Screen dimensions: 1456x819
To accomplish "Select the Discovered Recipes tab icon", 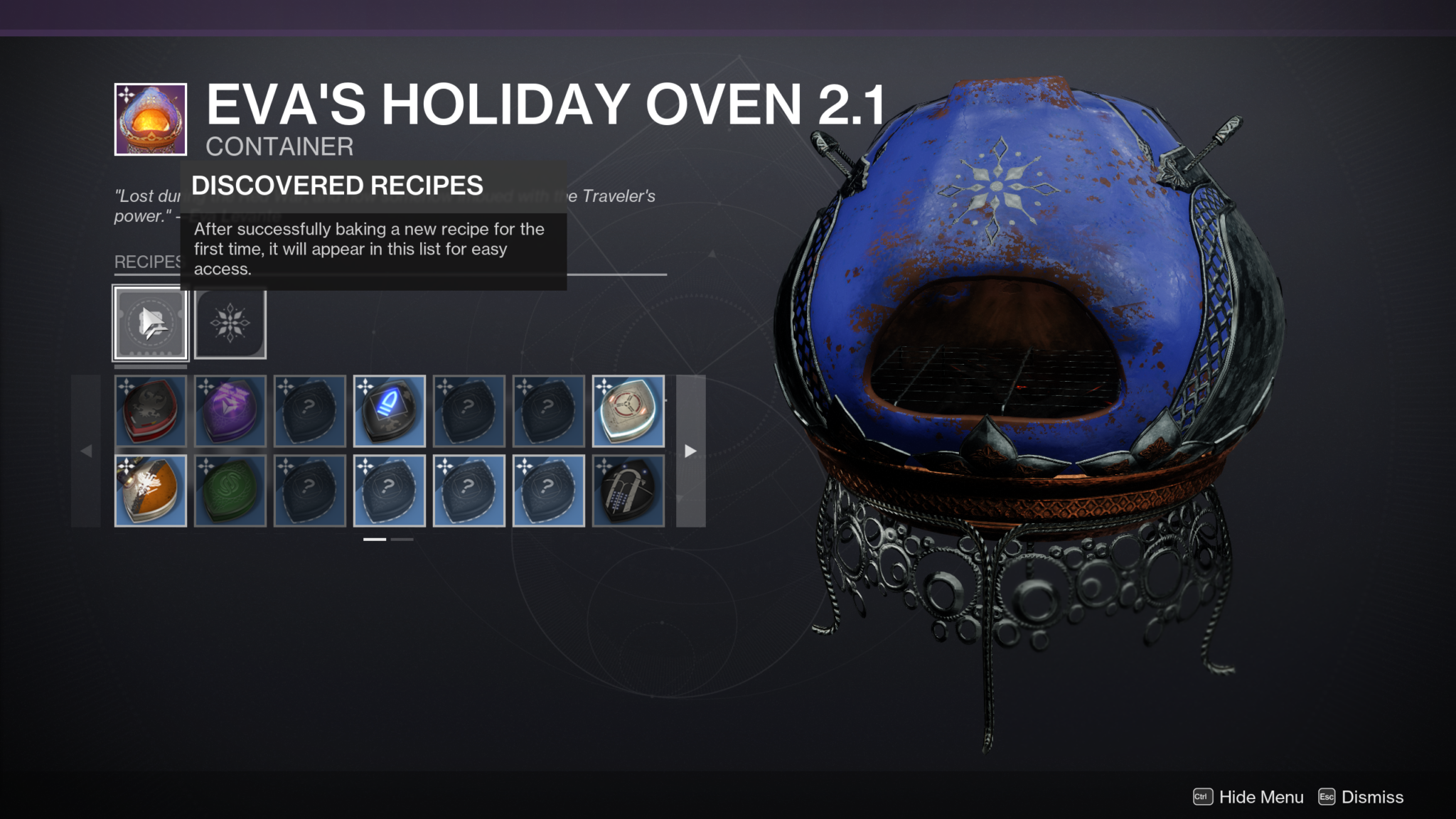I will [151, 323].
